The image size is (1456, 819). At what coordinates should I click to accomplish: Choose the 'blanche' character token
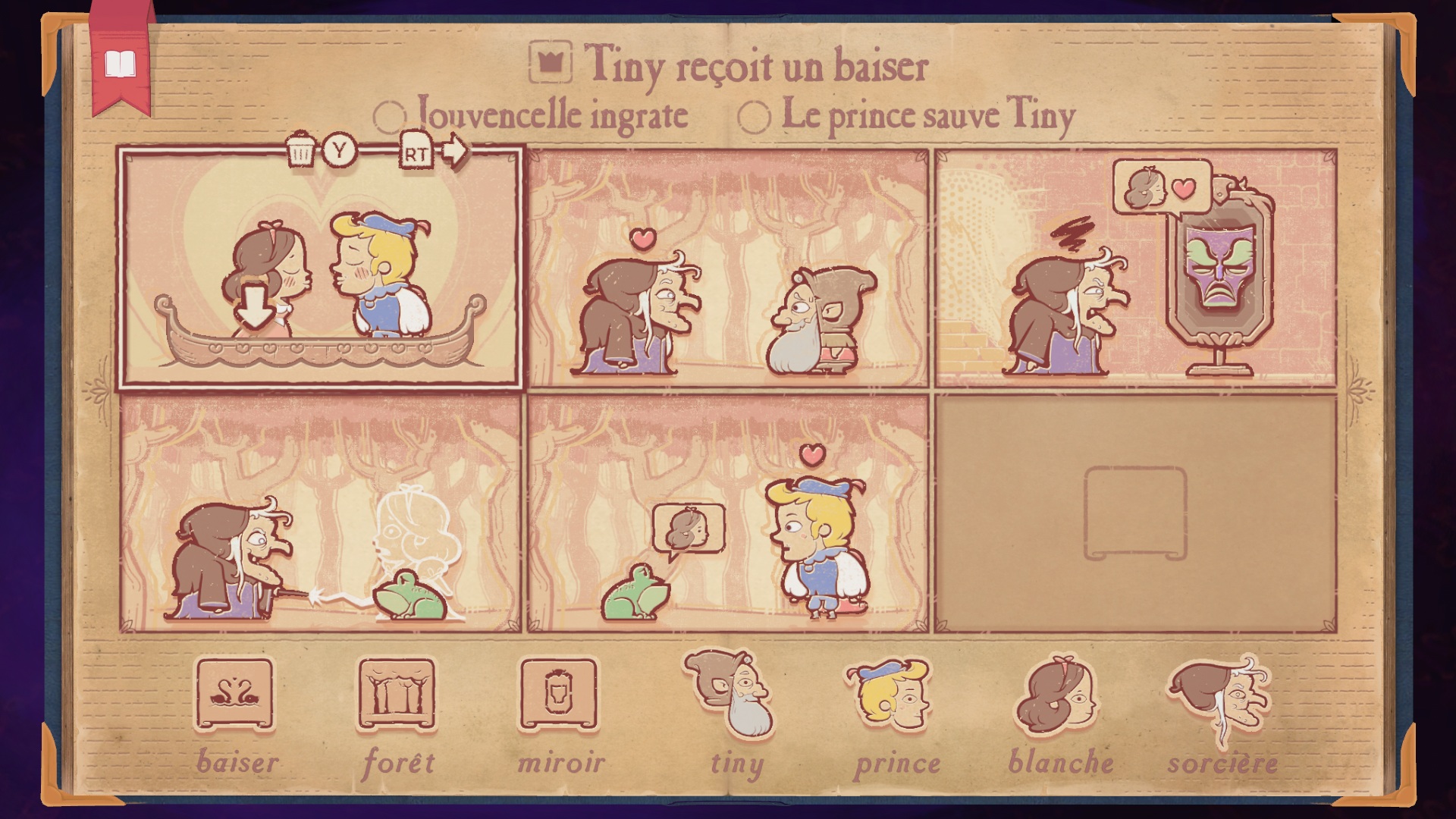[1056, 695]
